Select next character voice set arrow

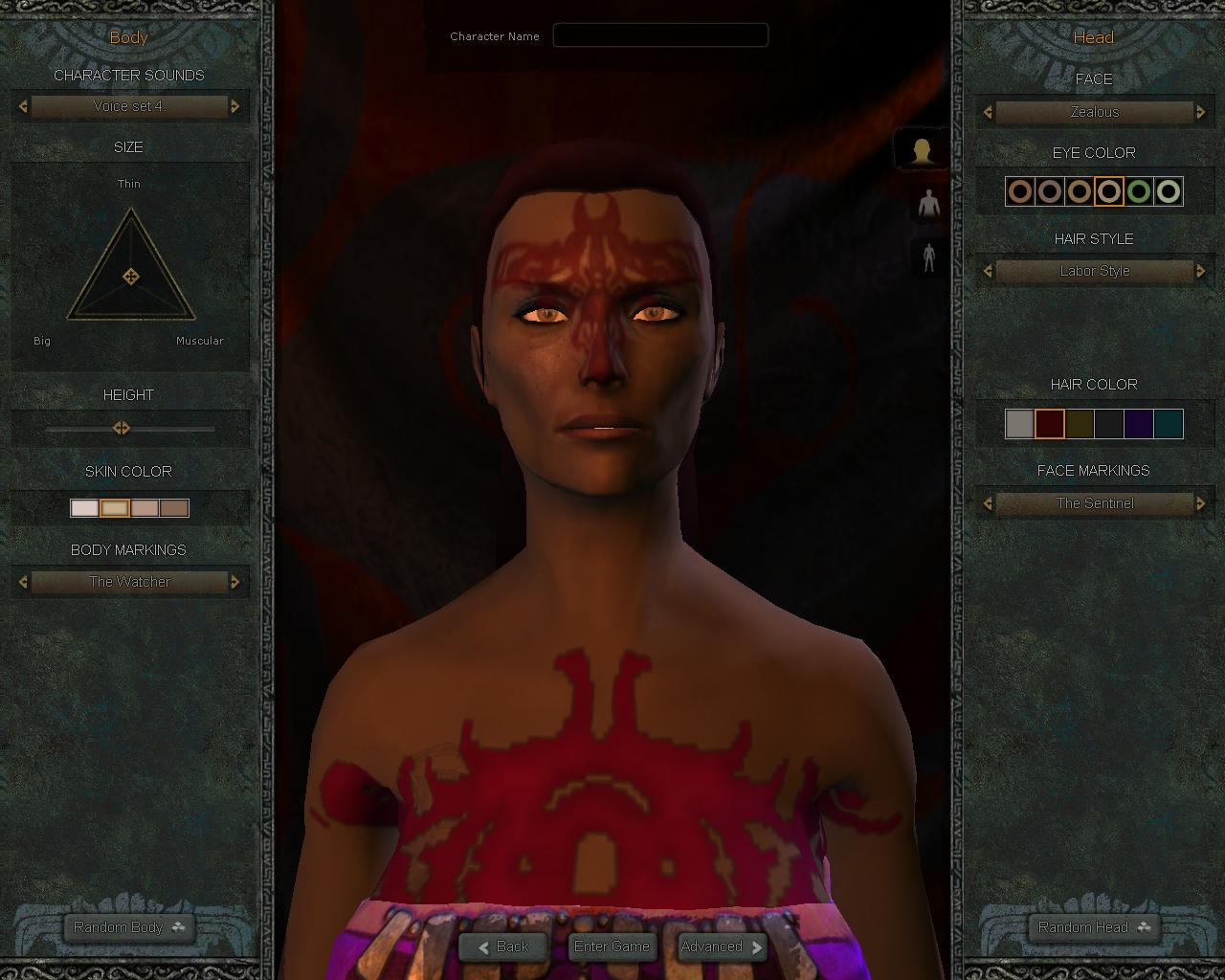(235, 106)
